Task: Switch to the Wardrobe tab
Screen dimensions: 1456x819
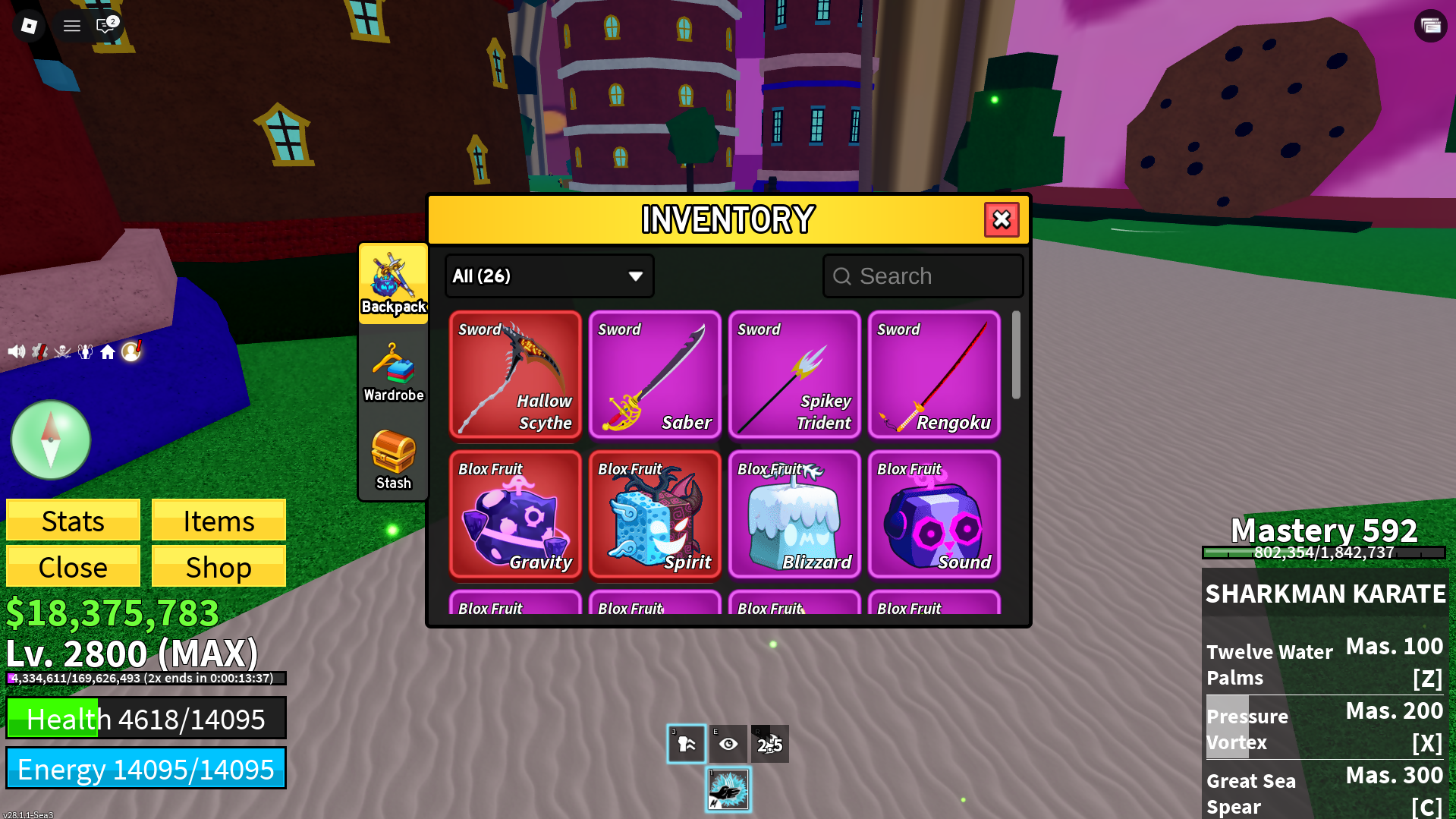Action: click(393, 372)
